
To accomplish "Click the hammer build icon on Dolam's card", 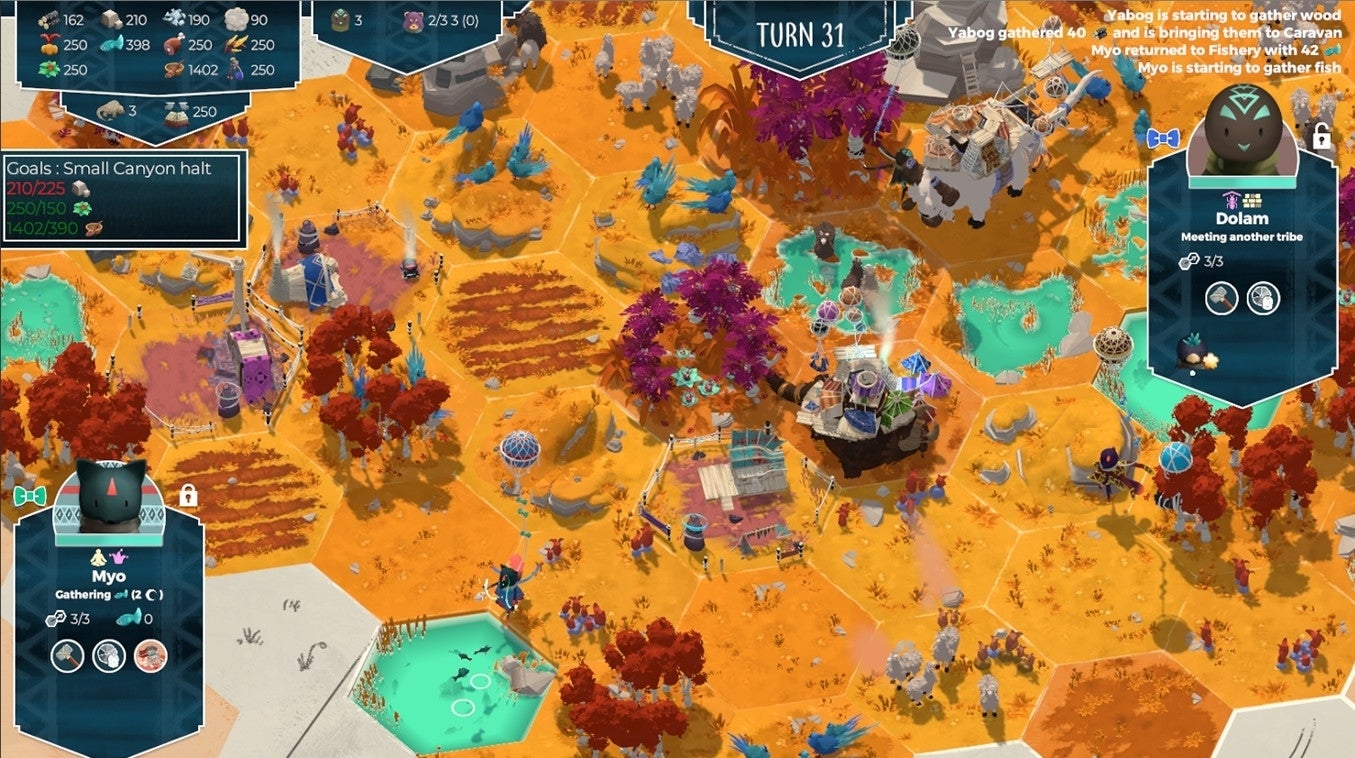I will point(1221,298).
